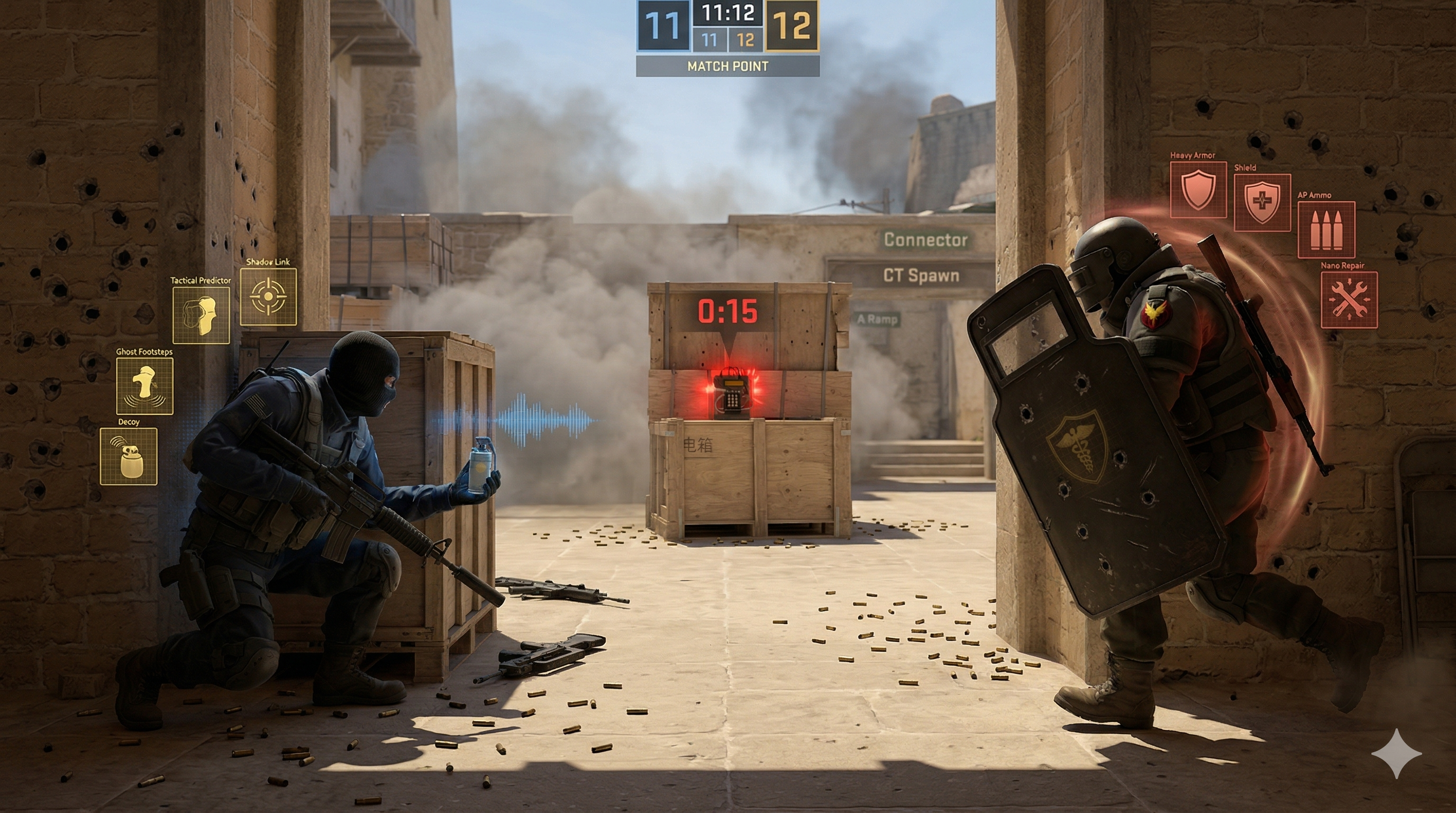Toggle the Ghost Footsteps ability

point(144,386)
